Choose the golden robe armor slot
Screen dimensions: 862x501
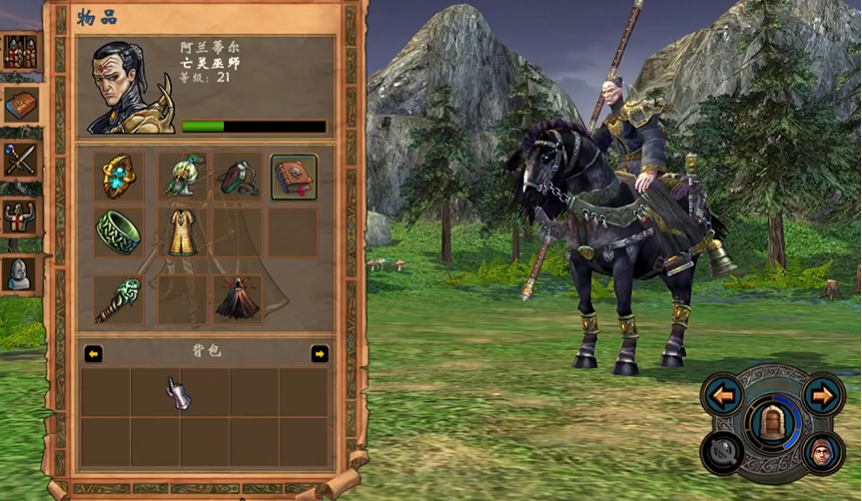tap(182, 232)
